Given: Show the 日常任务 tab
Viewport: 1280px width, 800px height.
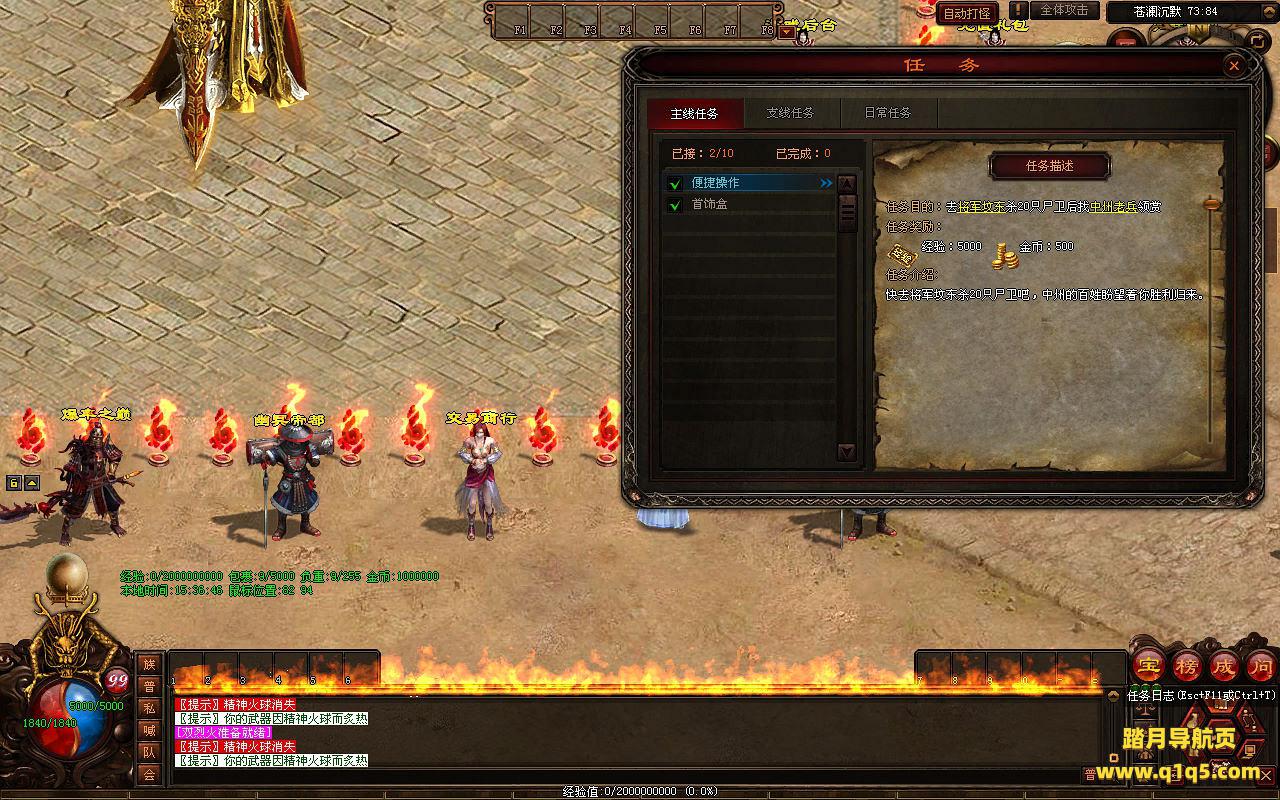Looking at the screenshot, I should 887,113.
